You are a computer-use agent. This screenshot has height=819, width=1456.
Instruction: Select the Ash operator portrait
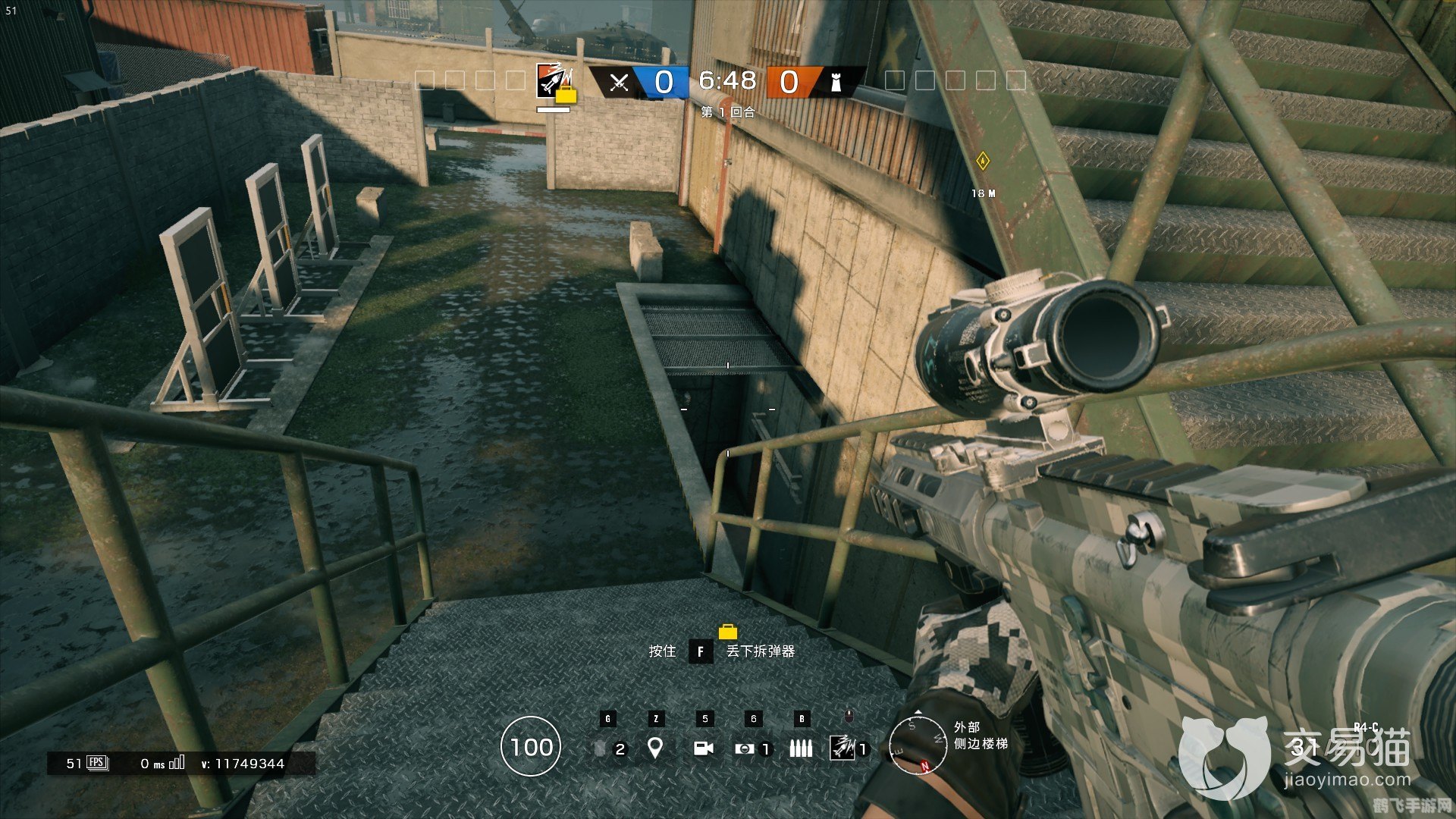[551, 80]
